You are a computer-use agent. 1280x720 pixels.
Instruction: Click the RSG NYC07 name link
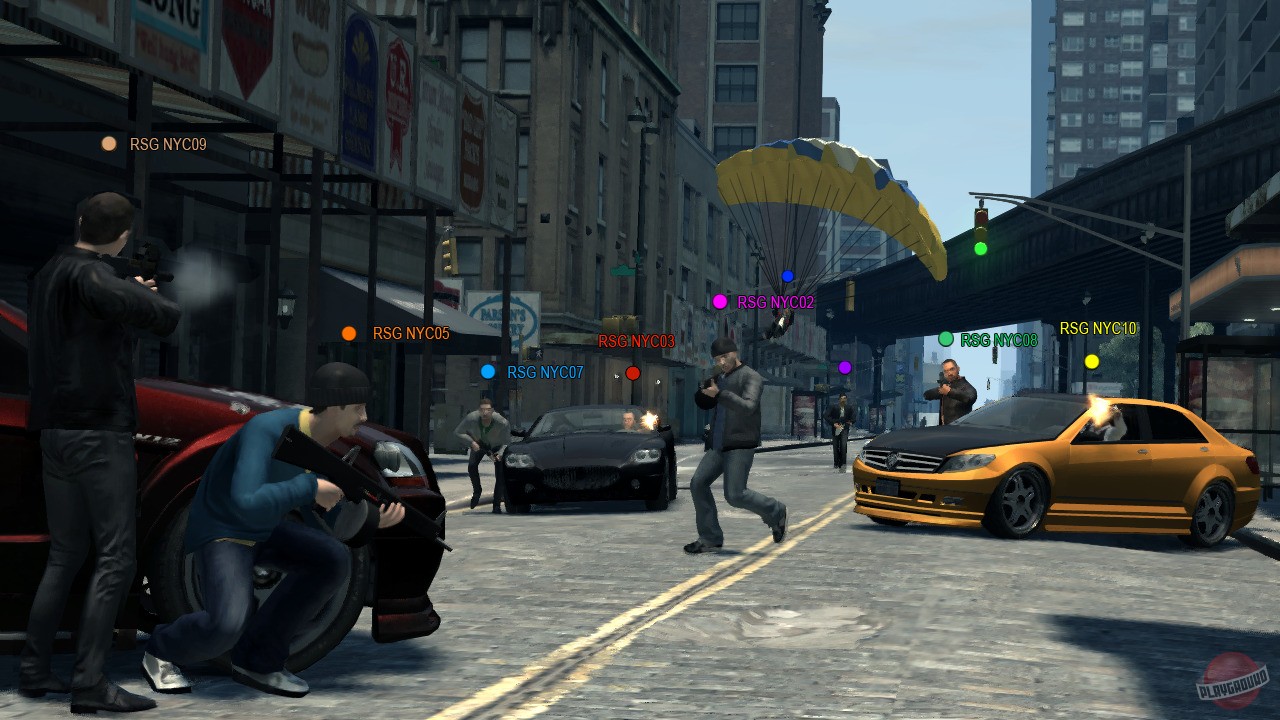coord(546,372)
